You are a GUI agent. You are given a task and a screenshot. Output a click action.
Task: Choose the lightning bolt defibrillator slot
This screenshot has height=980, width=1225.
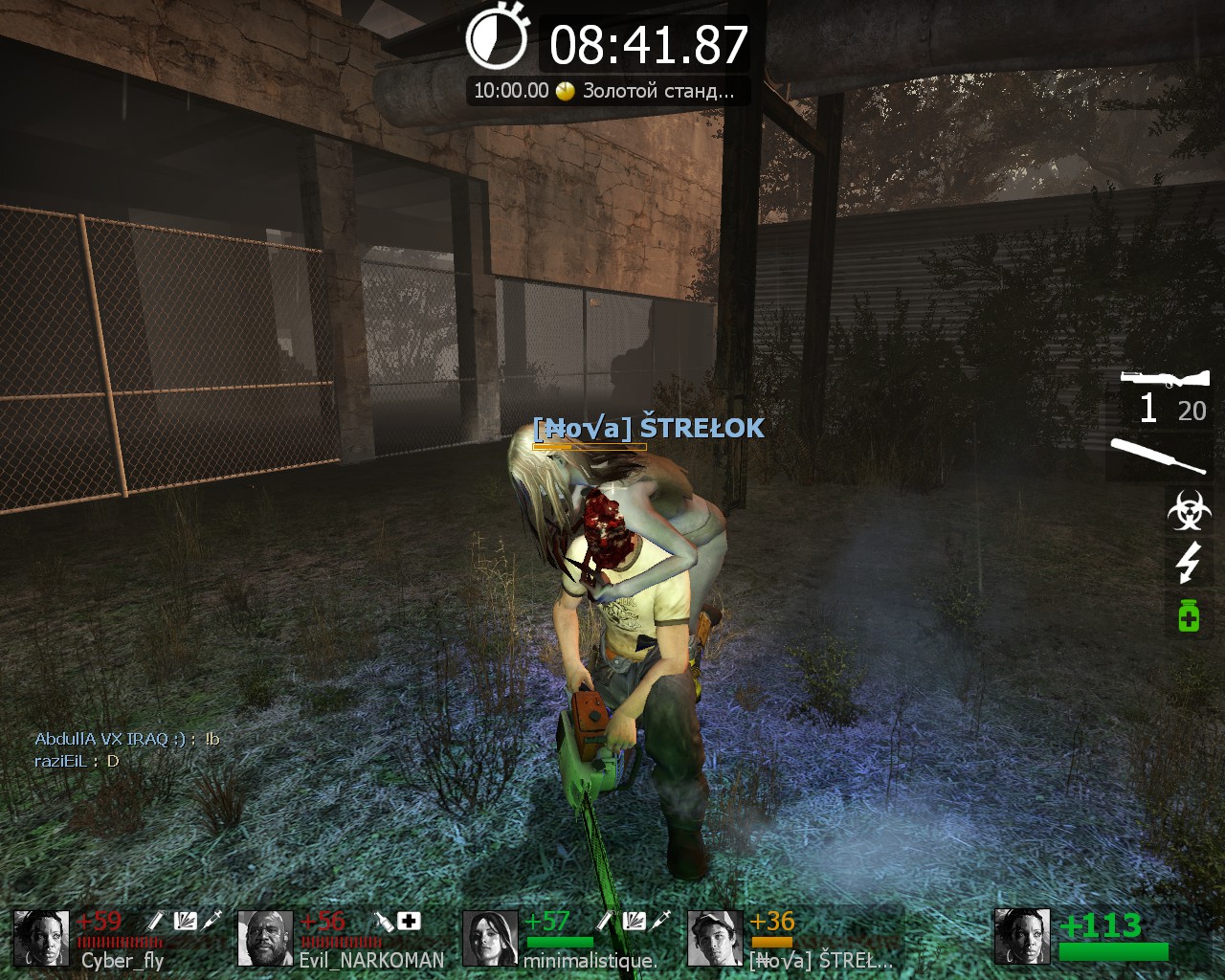(x=1188, y=562)
